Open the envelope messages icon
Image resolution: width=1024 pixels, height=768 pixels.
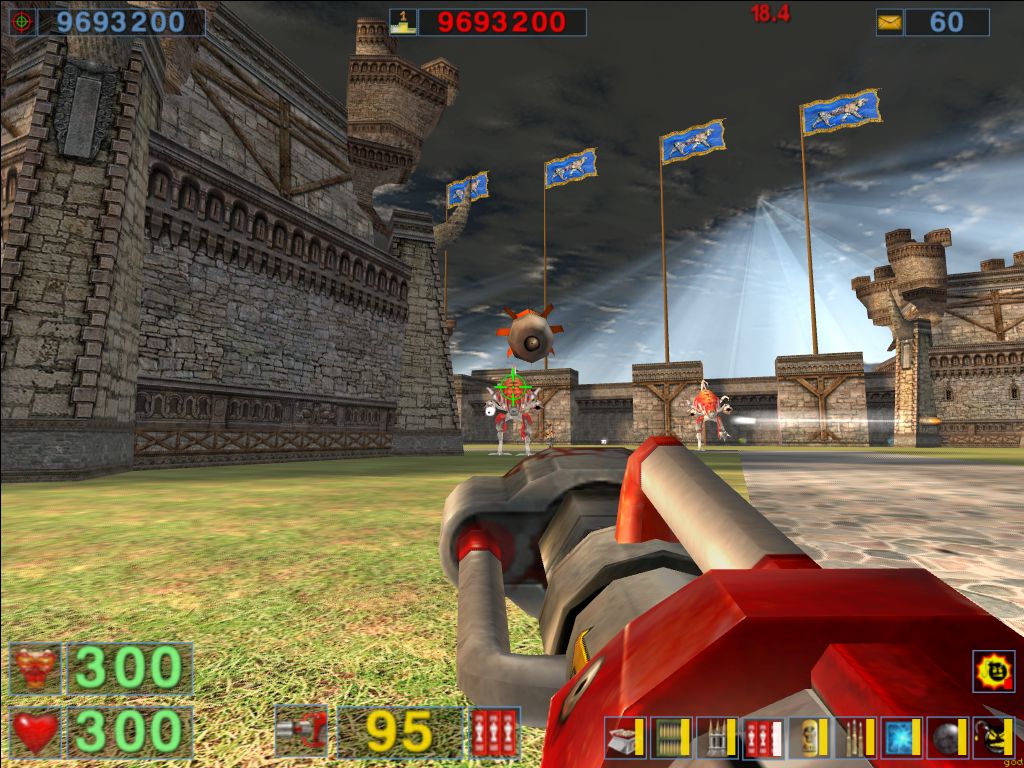pos(889,22)
